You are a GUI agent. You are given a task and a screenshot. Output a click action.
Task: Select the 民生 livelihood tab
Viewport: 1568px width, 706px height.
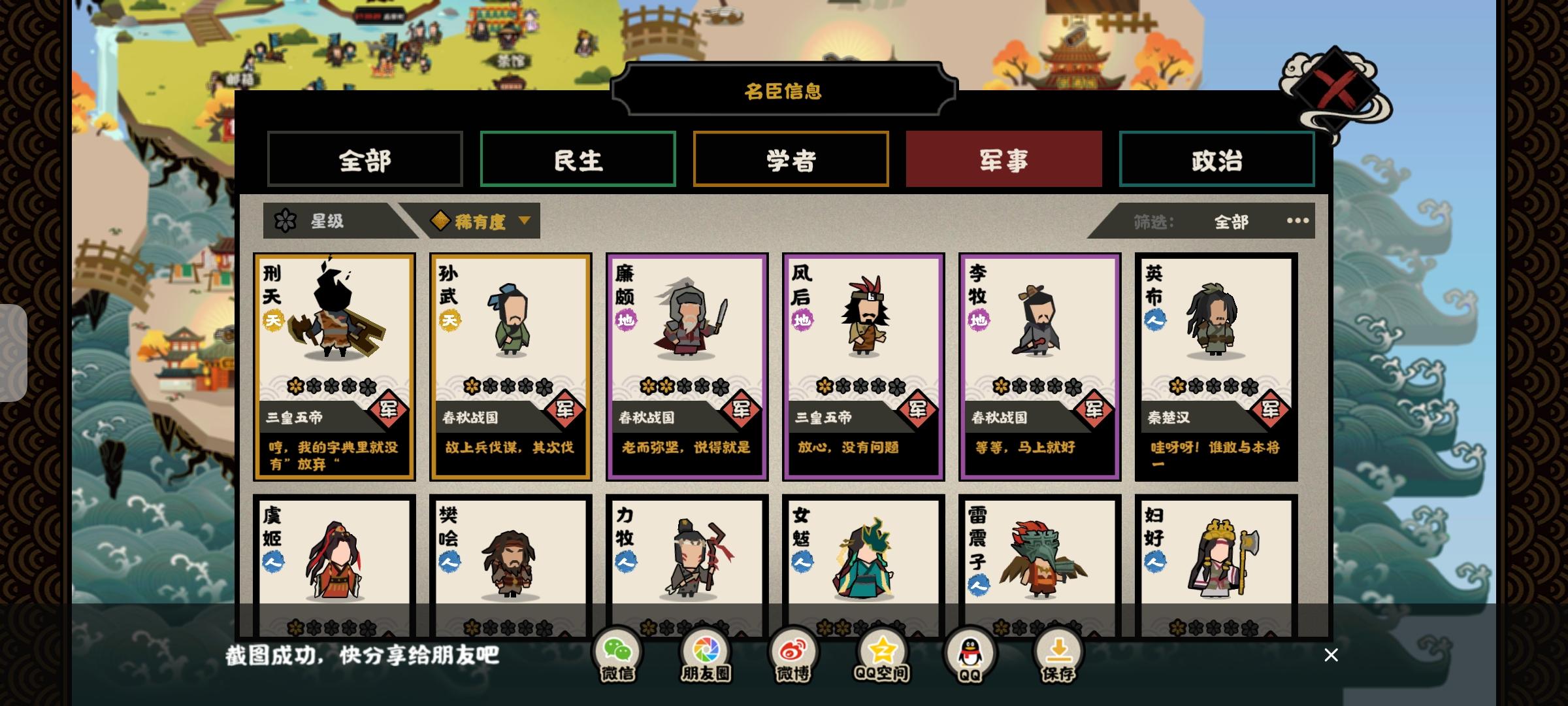click(578, 159)
